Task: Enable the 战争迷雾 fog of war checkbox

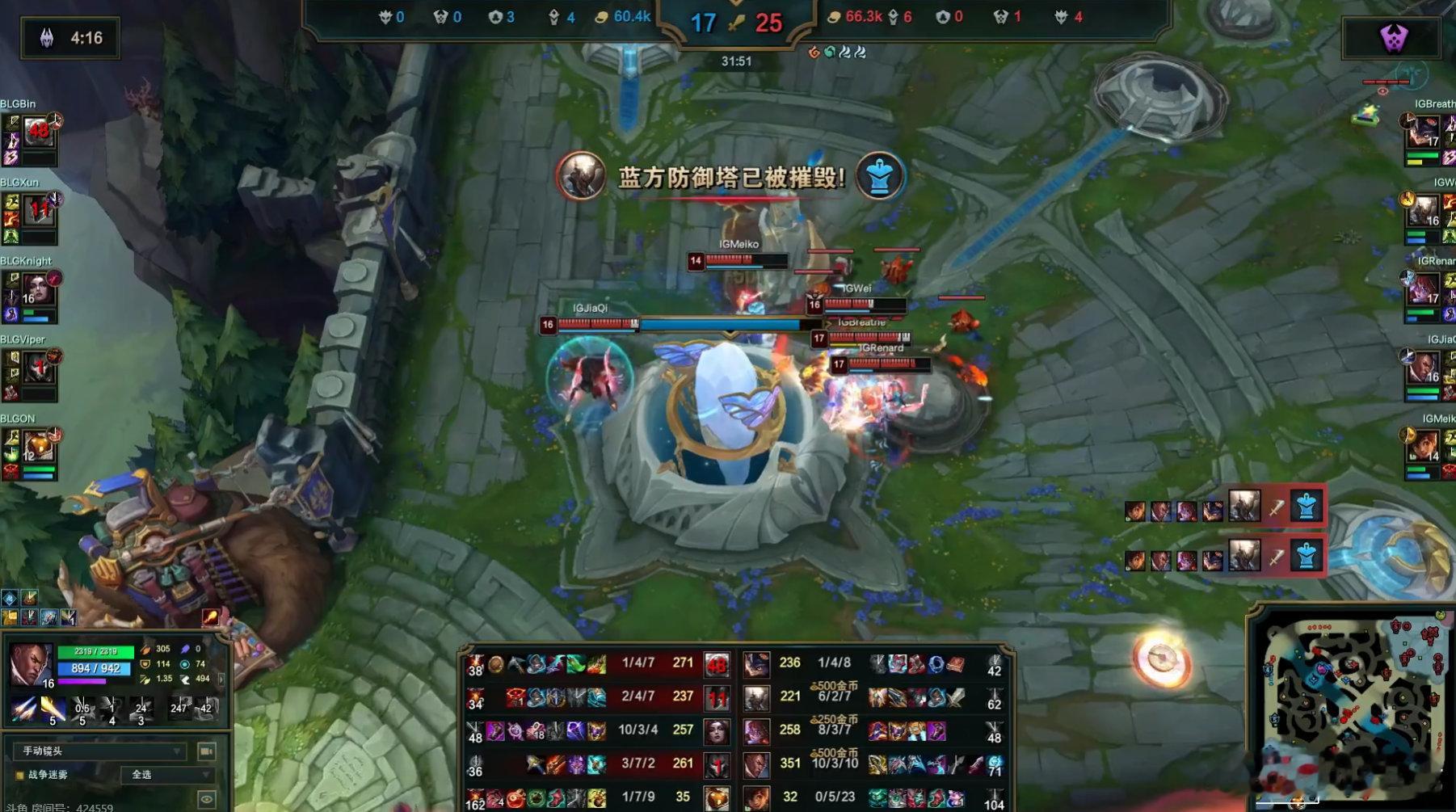Action: point(19,774)
